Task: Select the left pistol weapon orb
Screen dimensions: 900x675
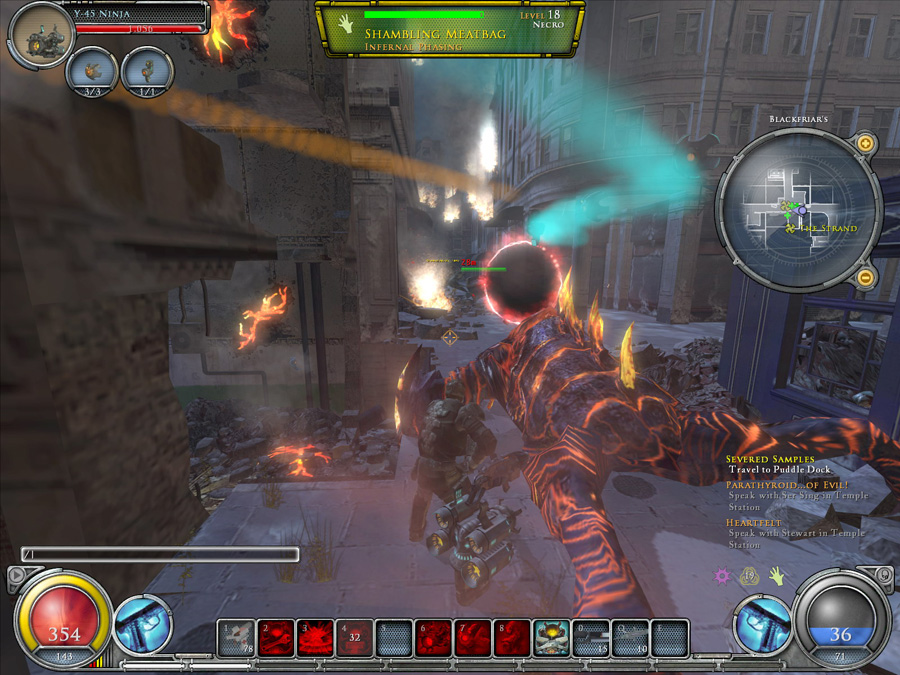Action: pyautogui.click(x=143, y=624)
